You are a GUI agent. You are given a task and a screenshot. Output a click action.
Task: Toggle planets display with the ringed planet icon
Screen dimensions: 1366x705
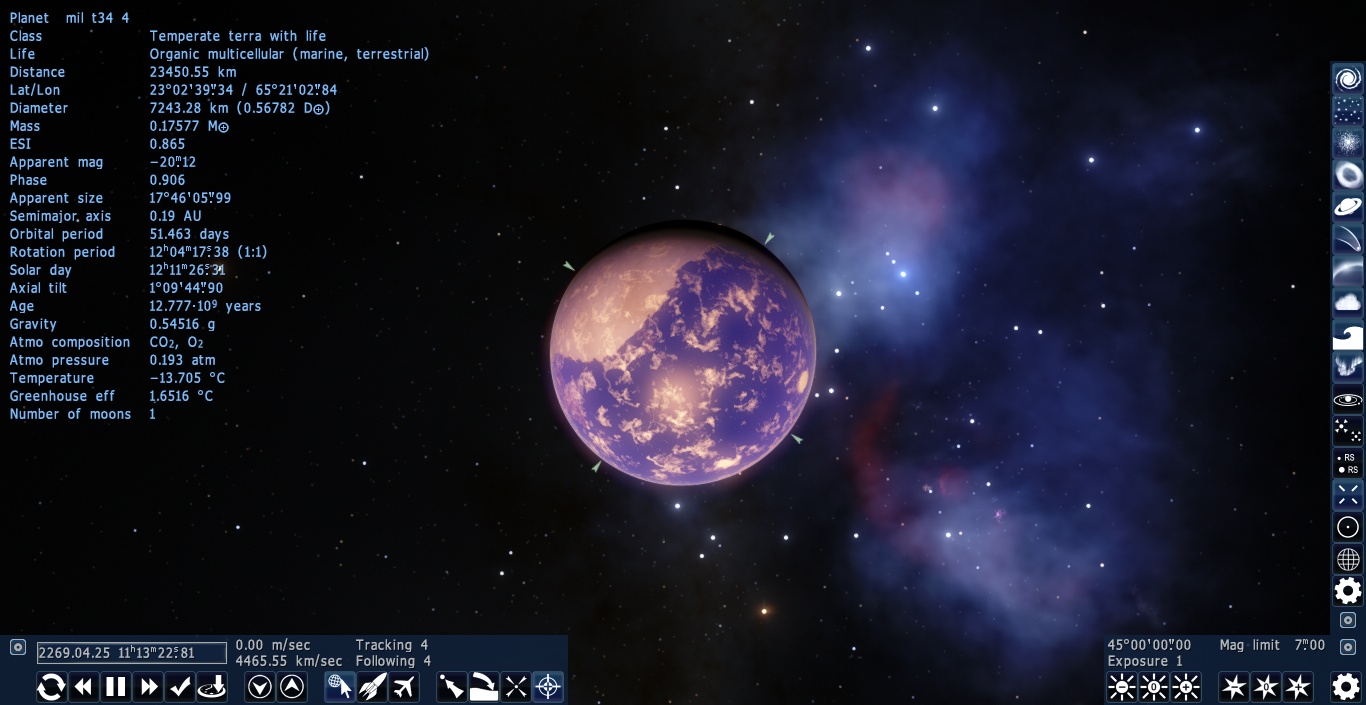pyautogui.click(x=1348, y=207)
